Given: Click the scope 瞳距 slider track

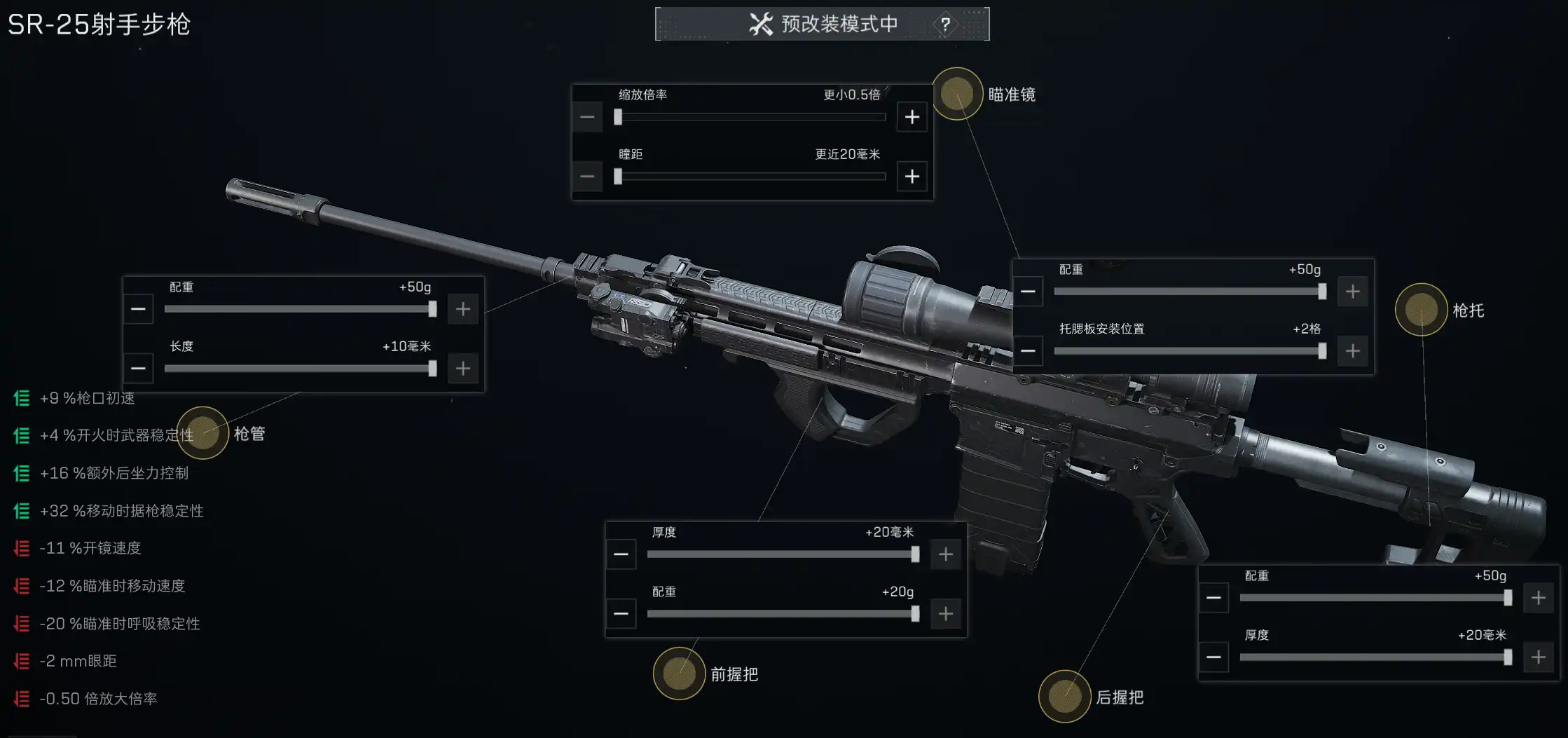Looking at the screenshot, I should coord(751,177).
